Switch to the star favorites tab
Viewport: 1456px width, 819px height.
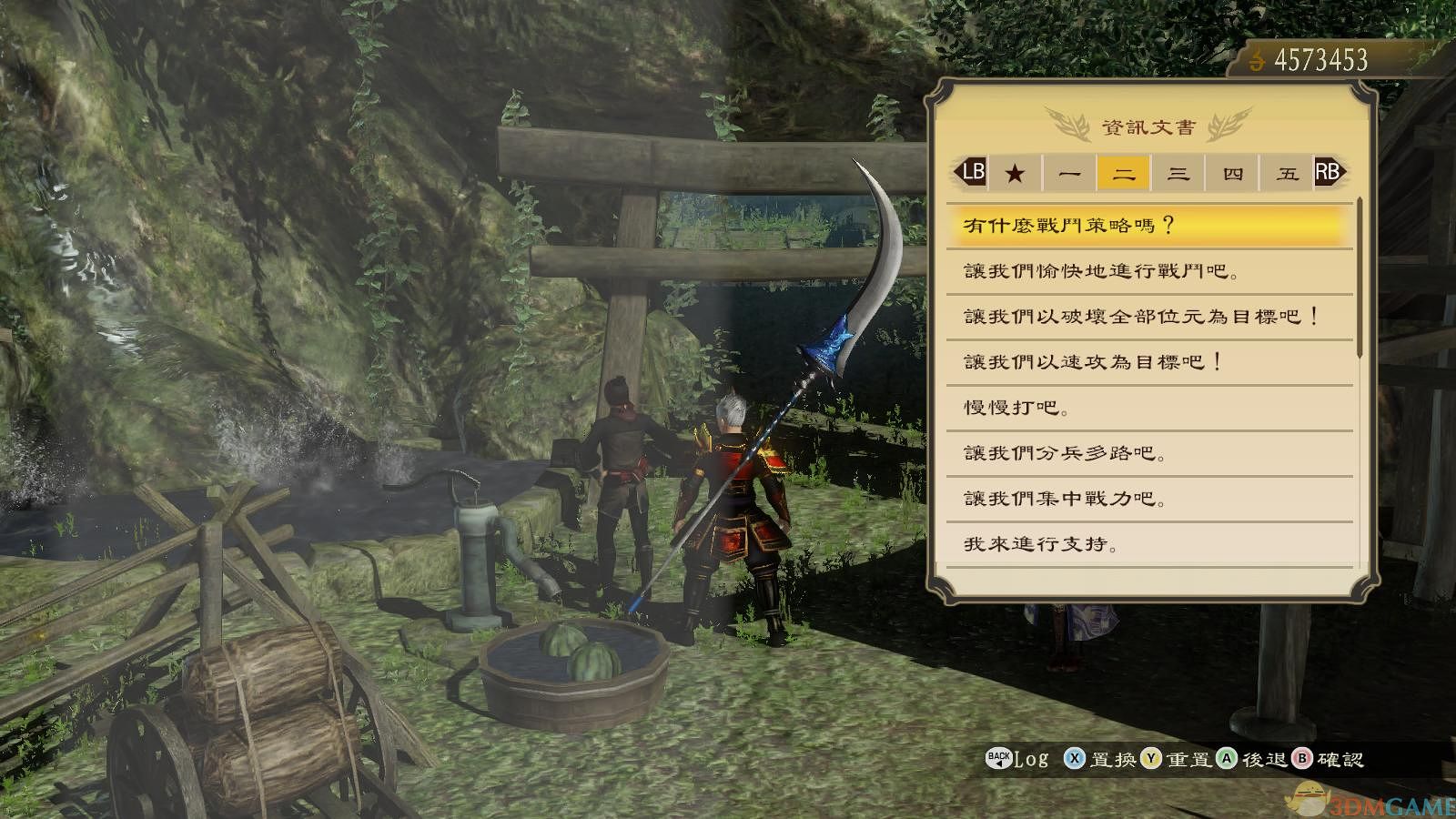tap(1015, 173)
